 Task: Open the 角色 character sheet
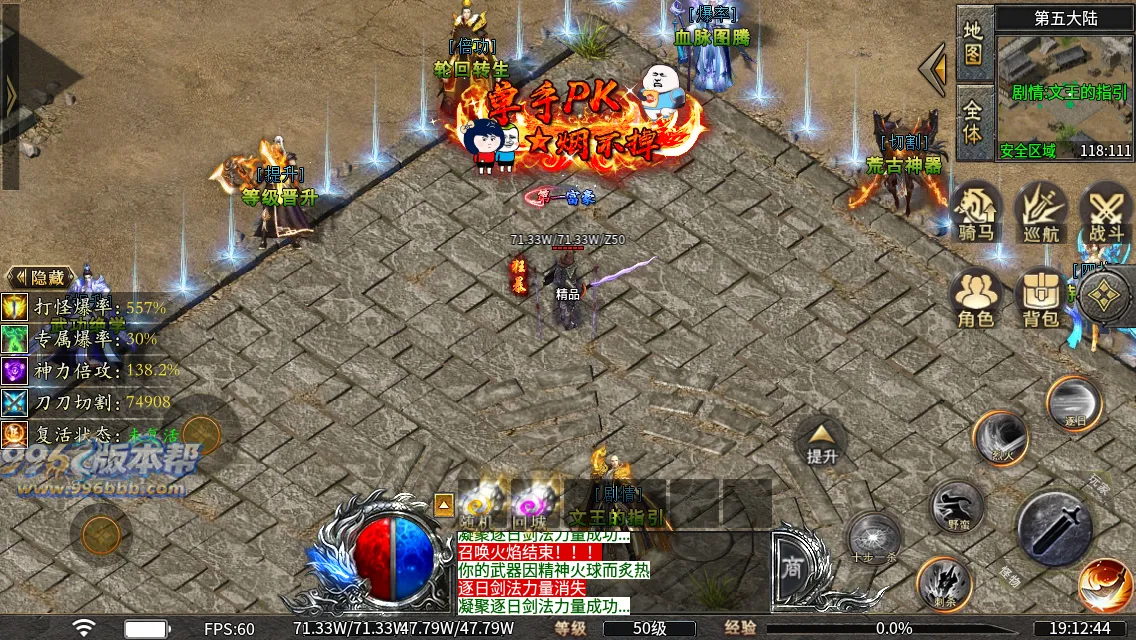[976, 298]
